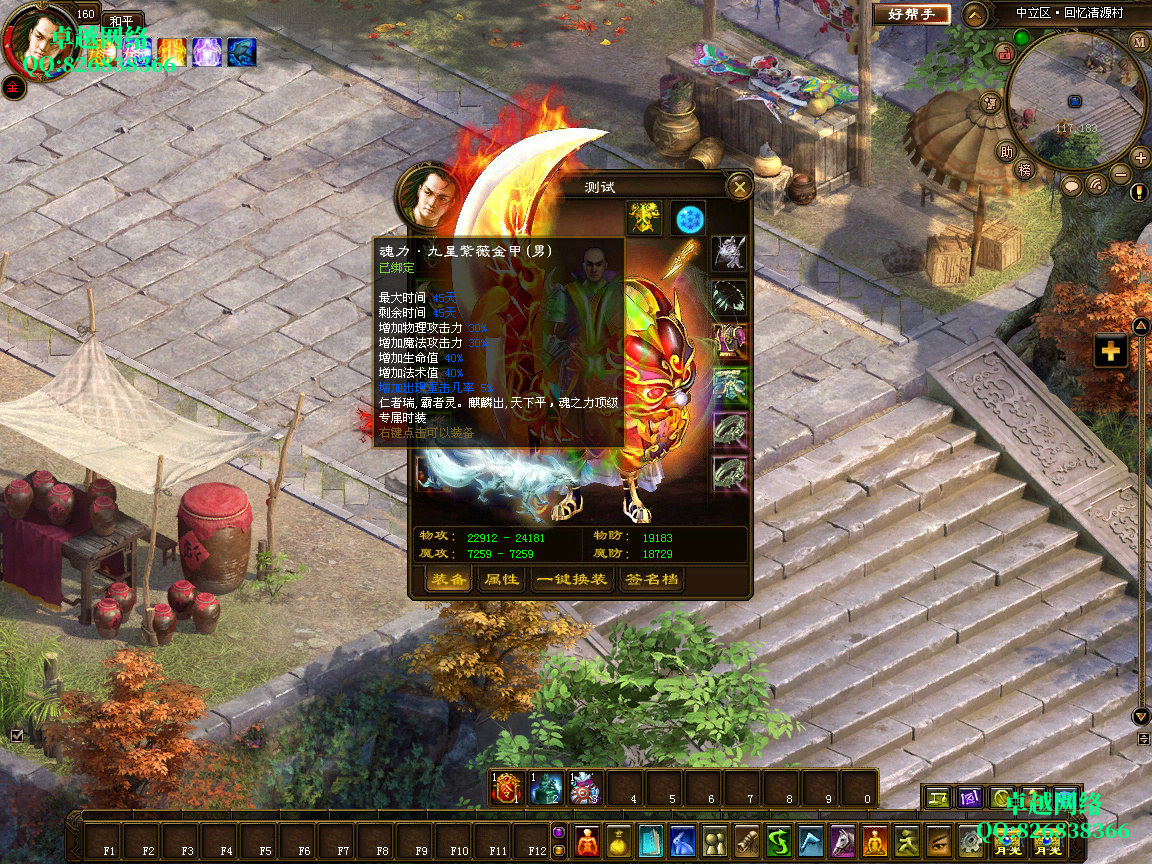Click the yellow exclamation alert icon

coord(1139,192)
